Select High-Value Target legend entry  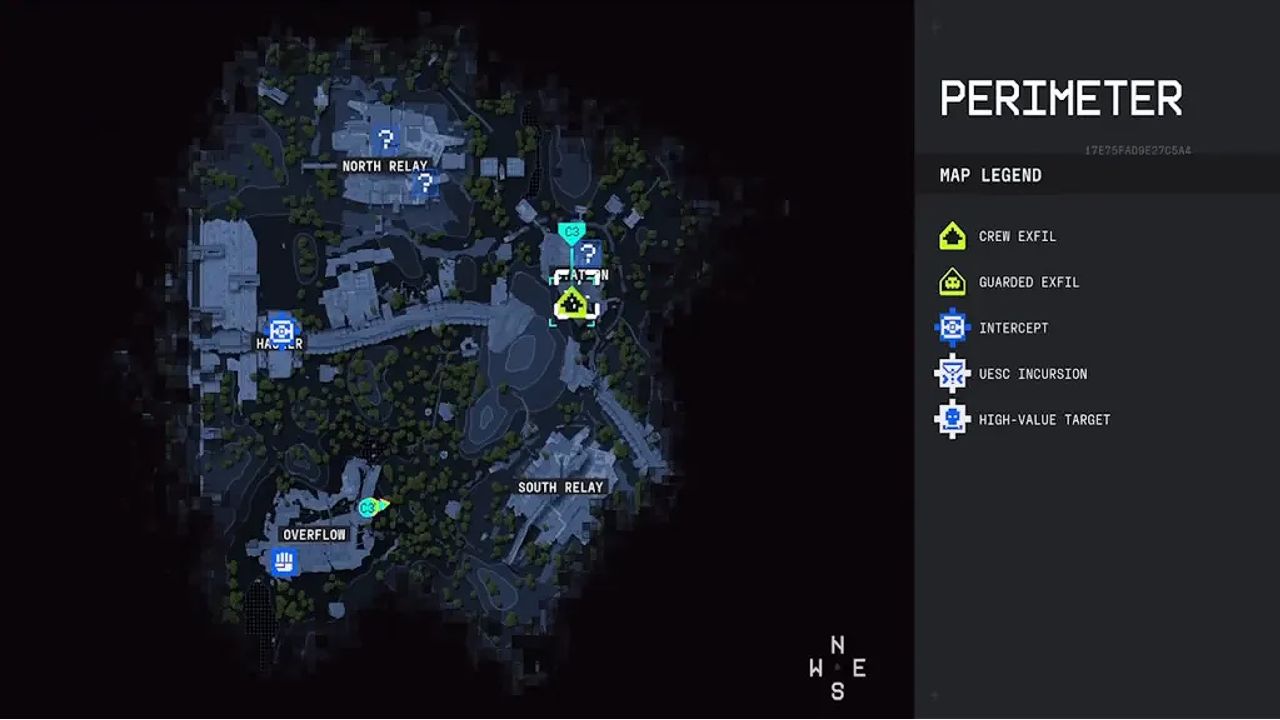[1044, 420]
